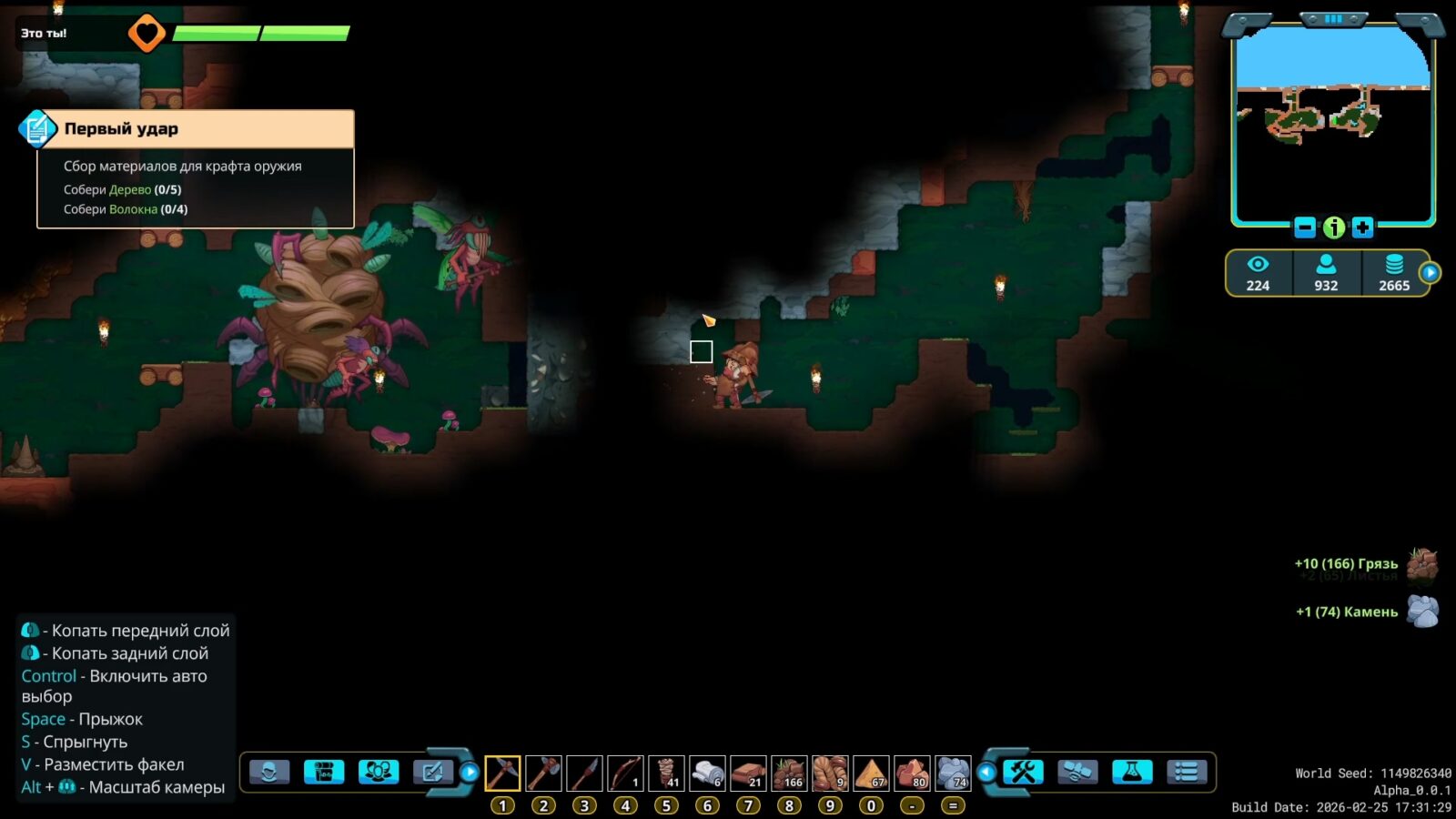Open the flask research menu

1132,773
